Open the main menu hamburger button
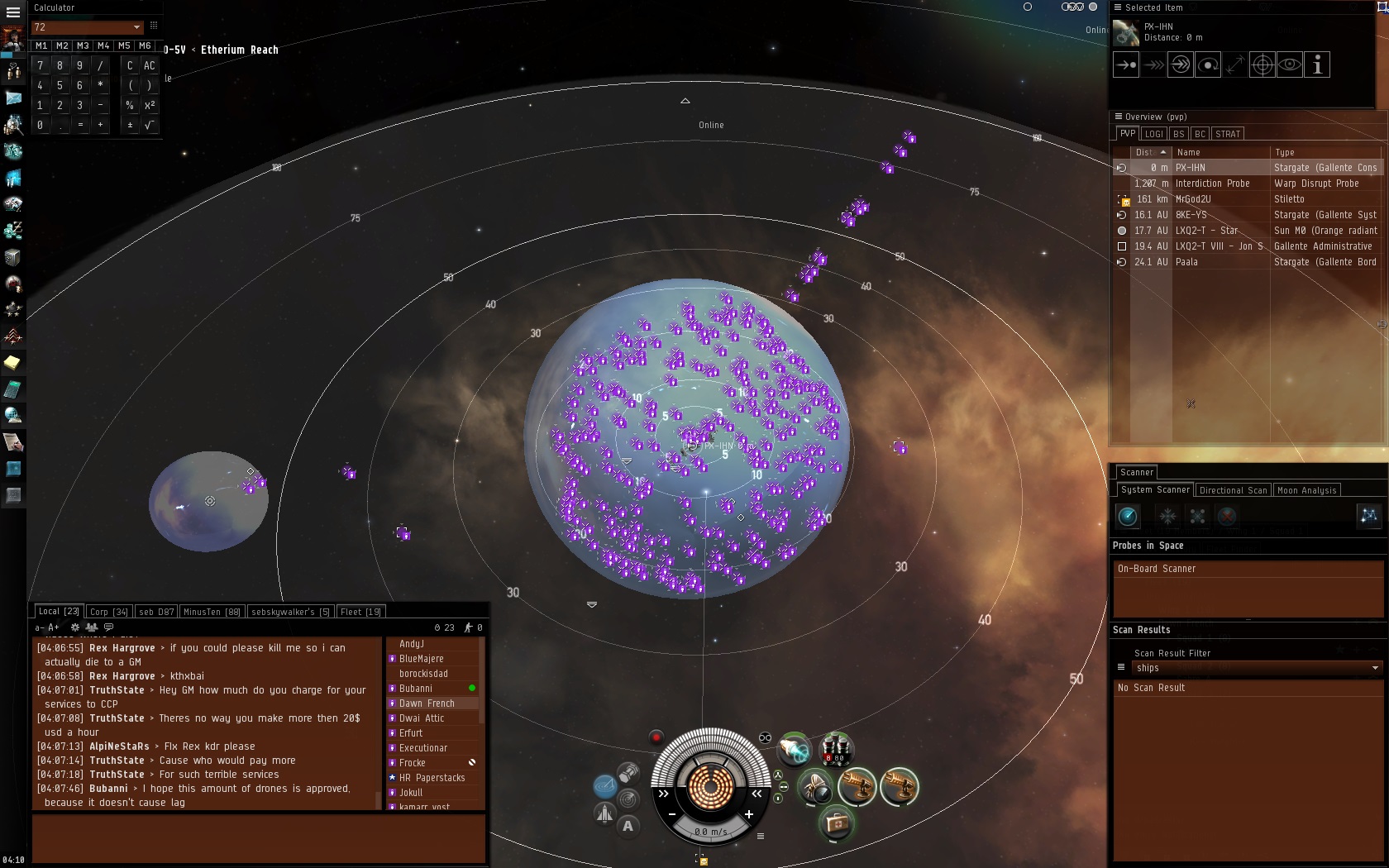The width and height of the screenshot is (1389, 868). [12, 12]
